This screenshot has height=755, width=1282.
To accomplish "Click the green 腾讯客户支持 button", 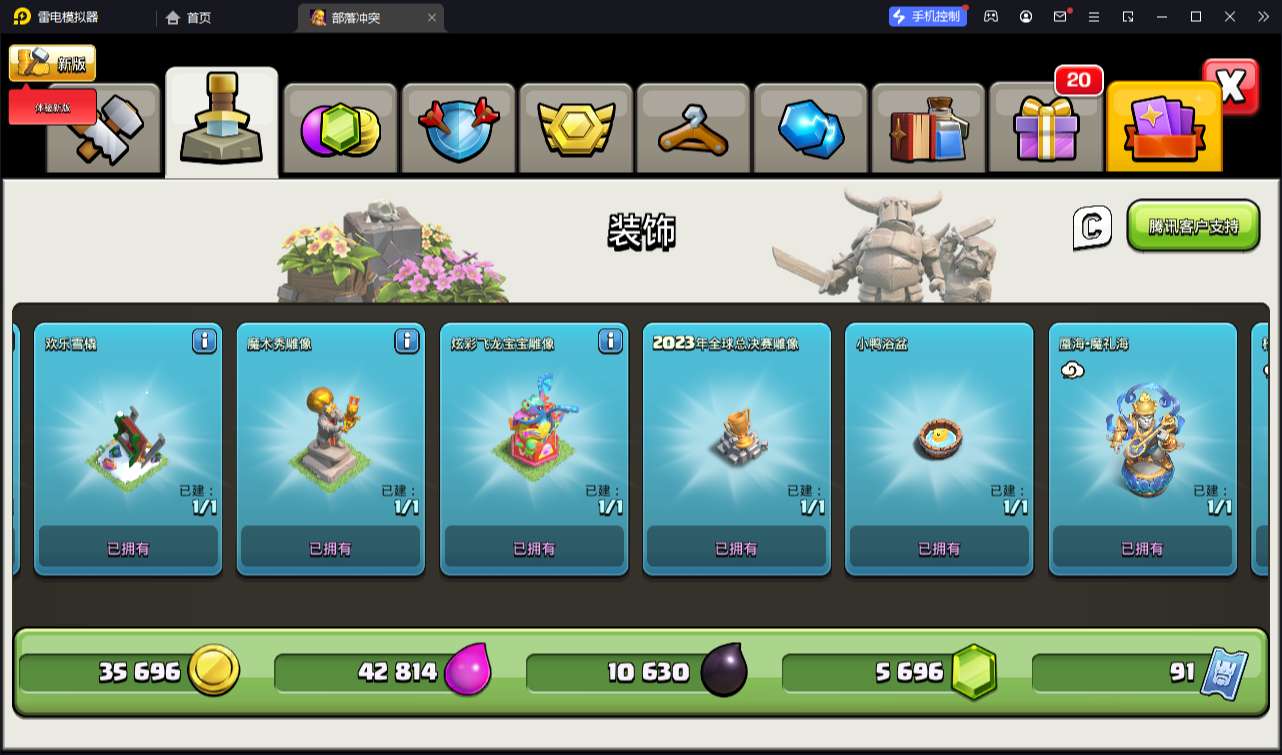I will point(1193,226).
